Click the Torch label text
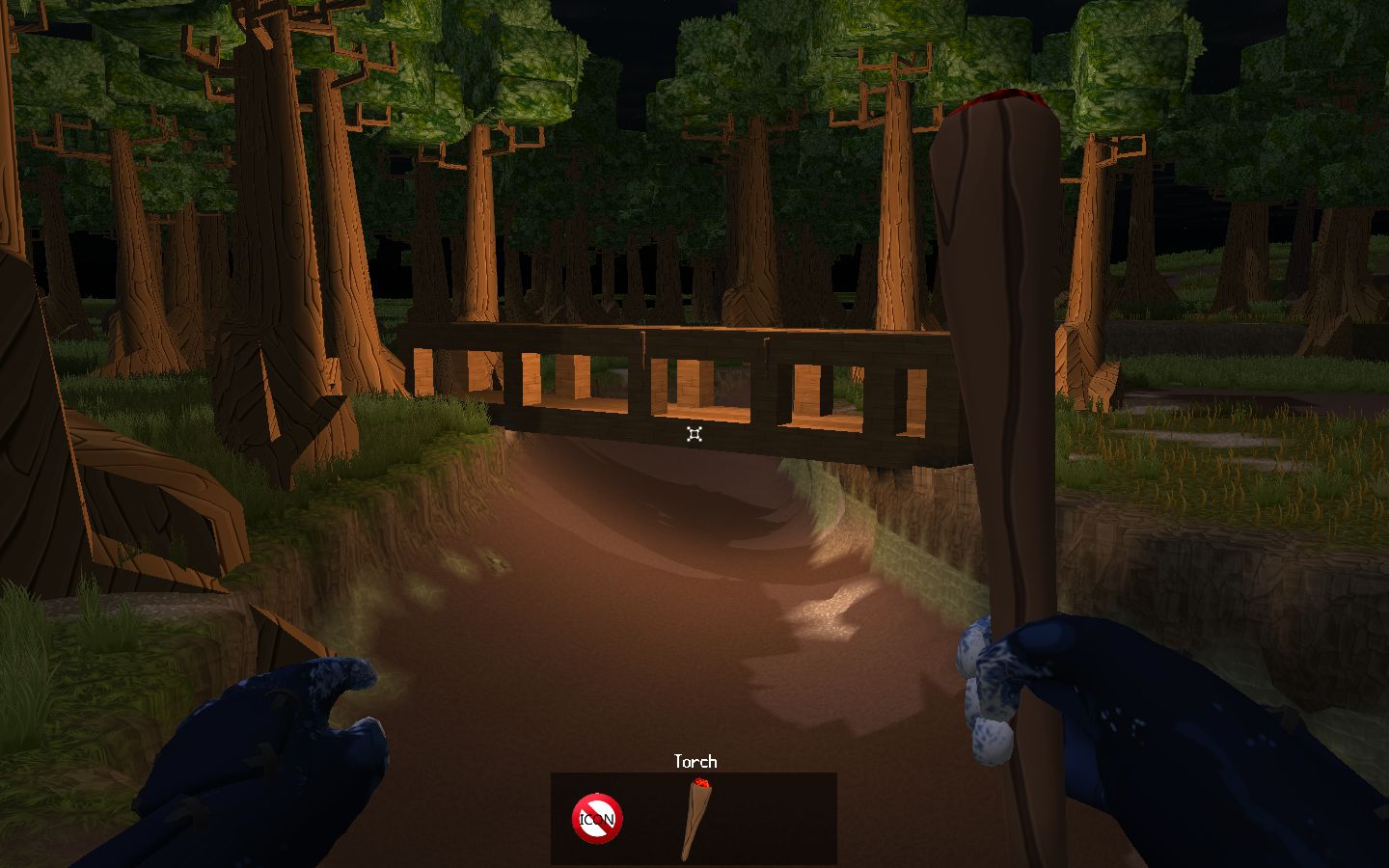Viewport: 1389px width, 868px height. click(695, 762)
